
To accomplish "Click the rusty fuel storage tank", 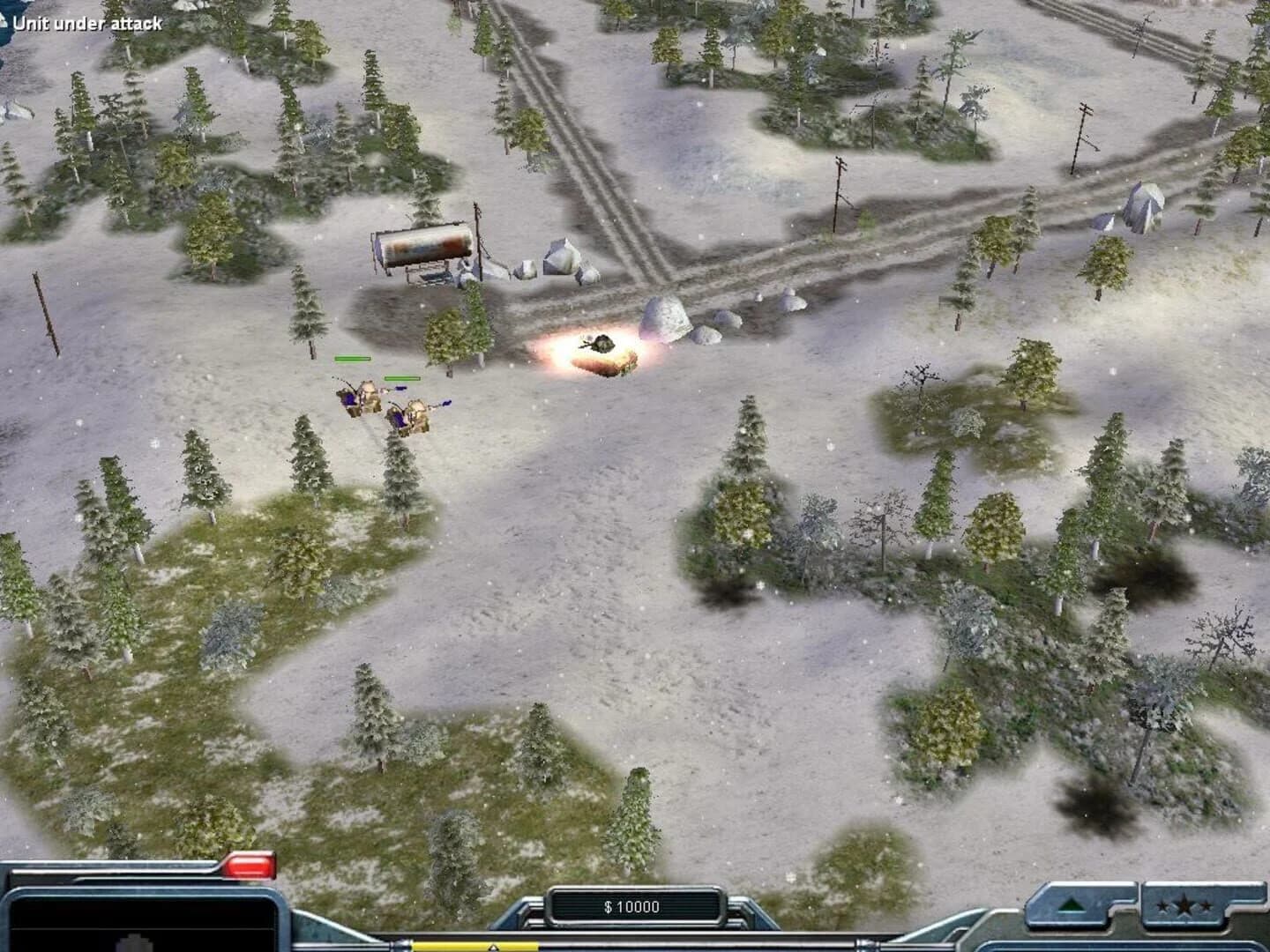I will coord(423,247).
